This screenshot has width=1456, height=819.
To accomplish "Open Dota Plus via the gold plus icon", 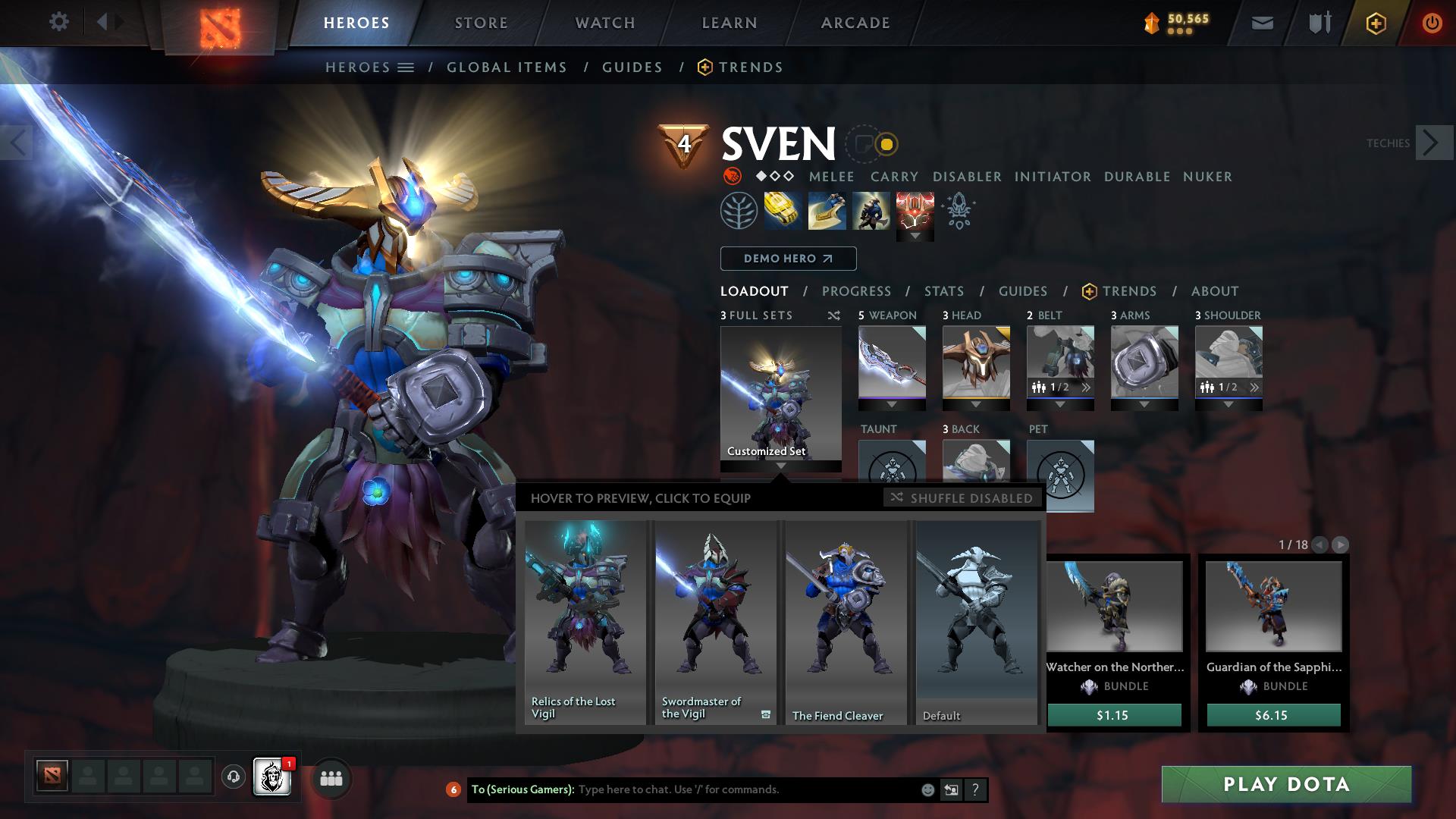I will pos(1376,22).
